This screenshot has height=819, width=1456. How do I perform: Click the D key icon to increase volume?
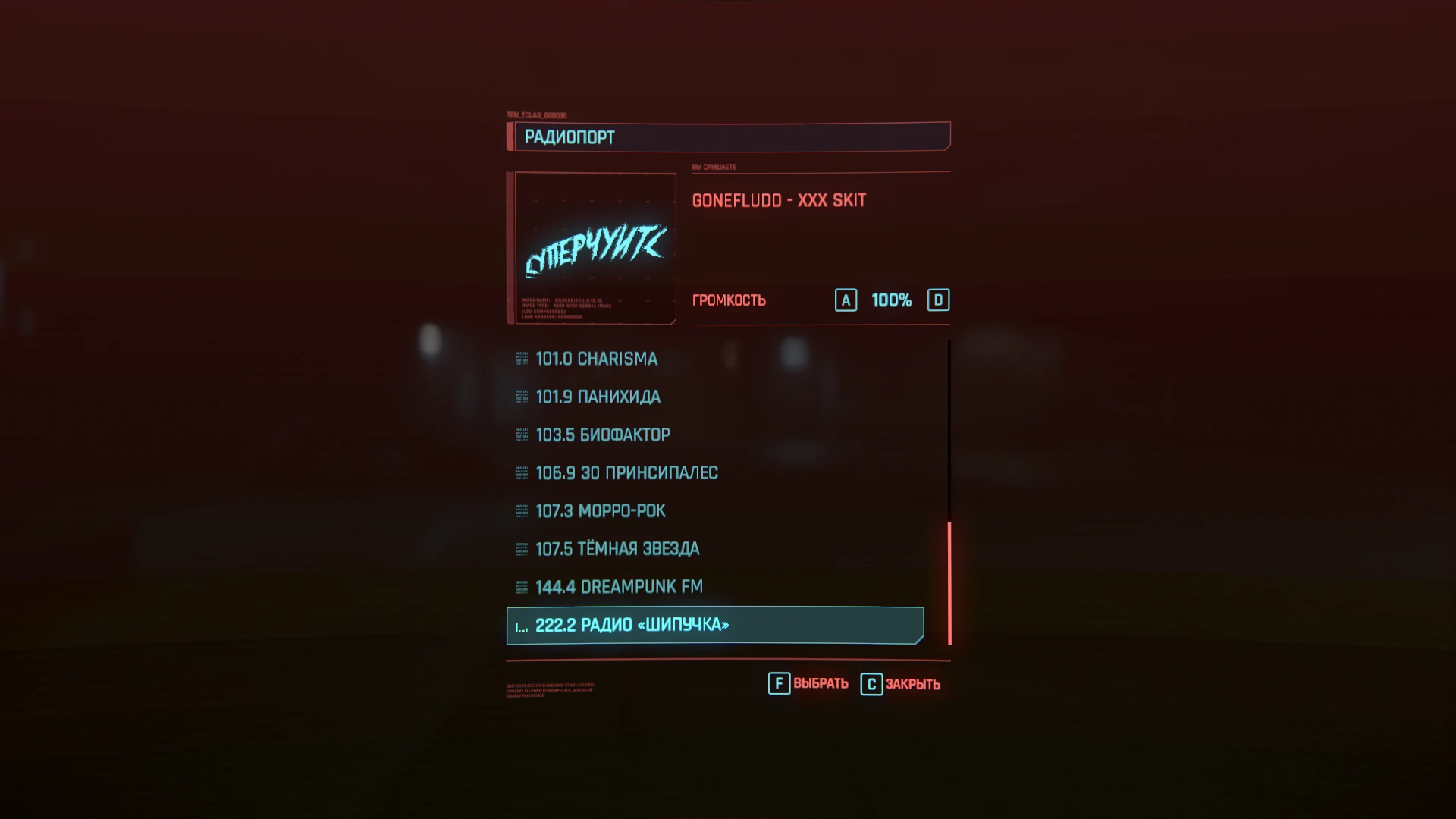(940, 300)
